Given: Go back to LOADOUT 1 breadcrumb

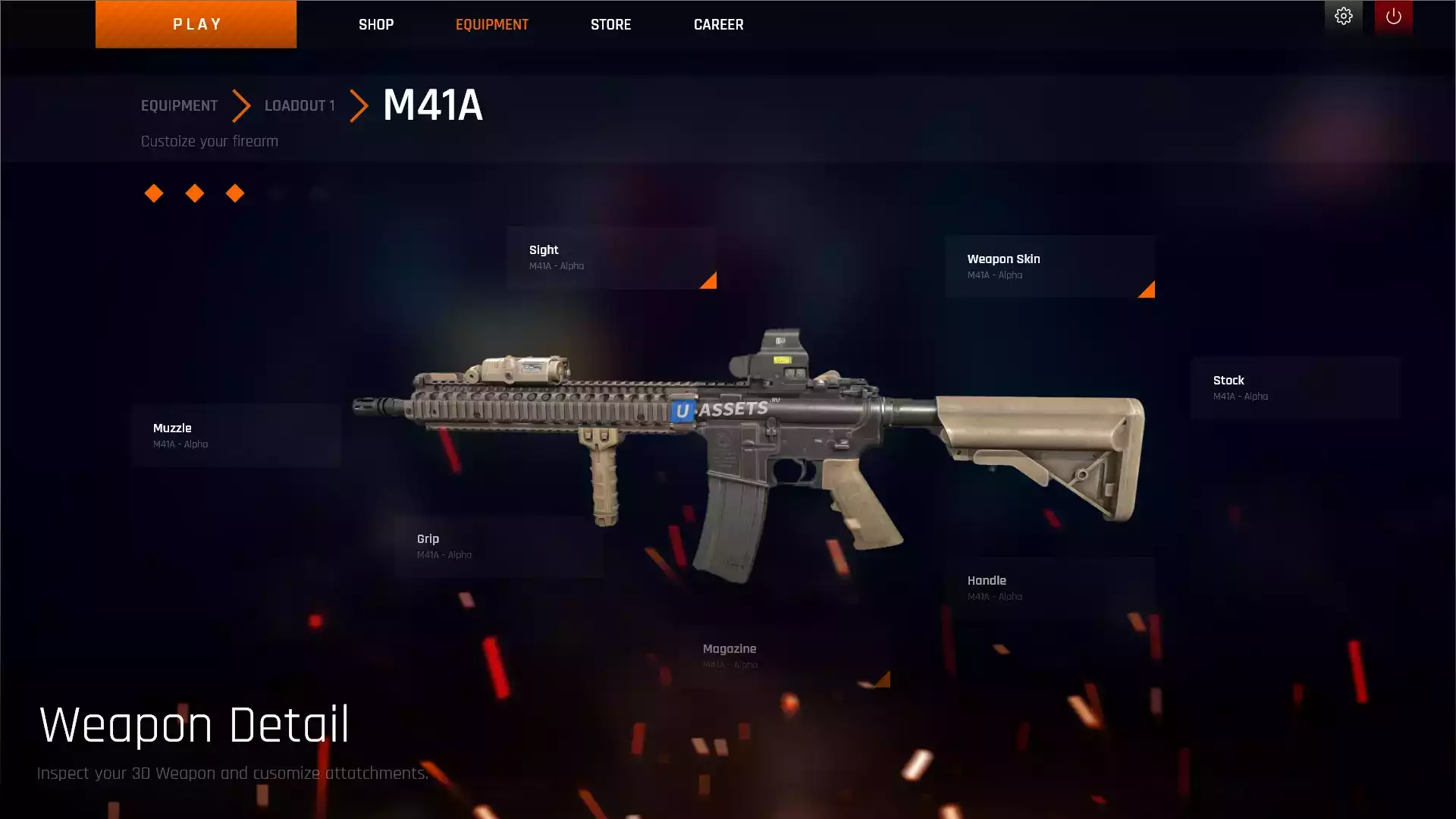Looking at the screenshot, I should 300,105.
